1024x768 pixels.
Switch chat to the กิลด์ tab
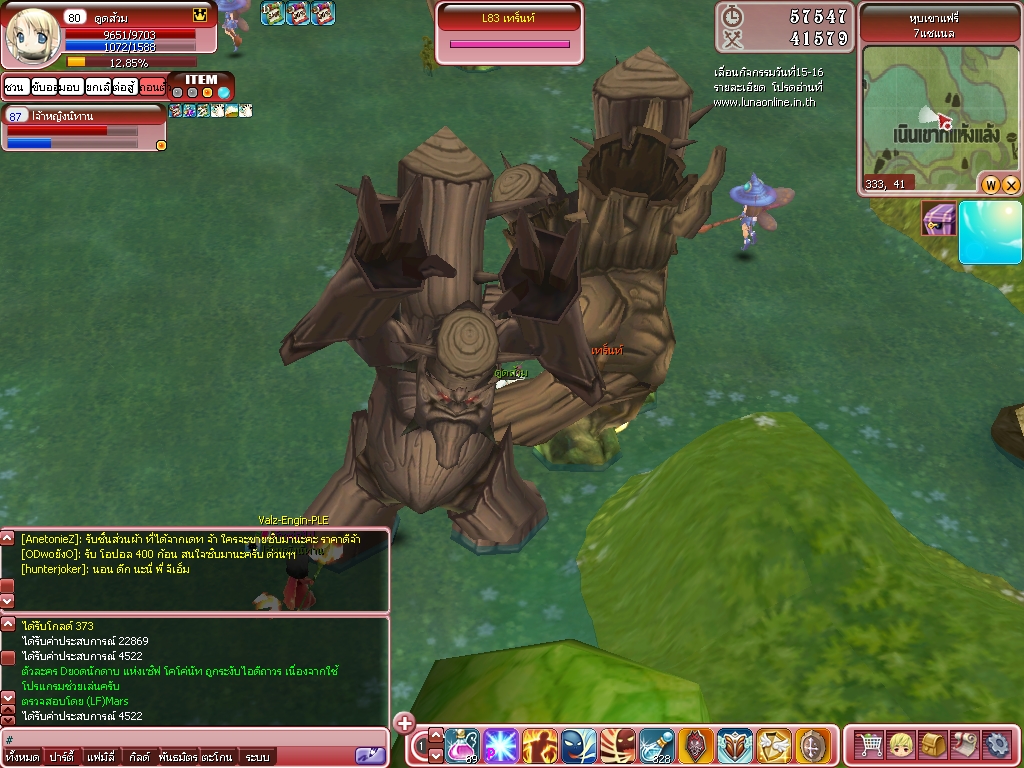pyautogui.click(x=139, y=757)
